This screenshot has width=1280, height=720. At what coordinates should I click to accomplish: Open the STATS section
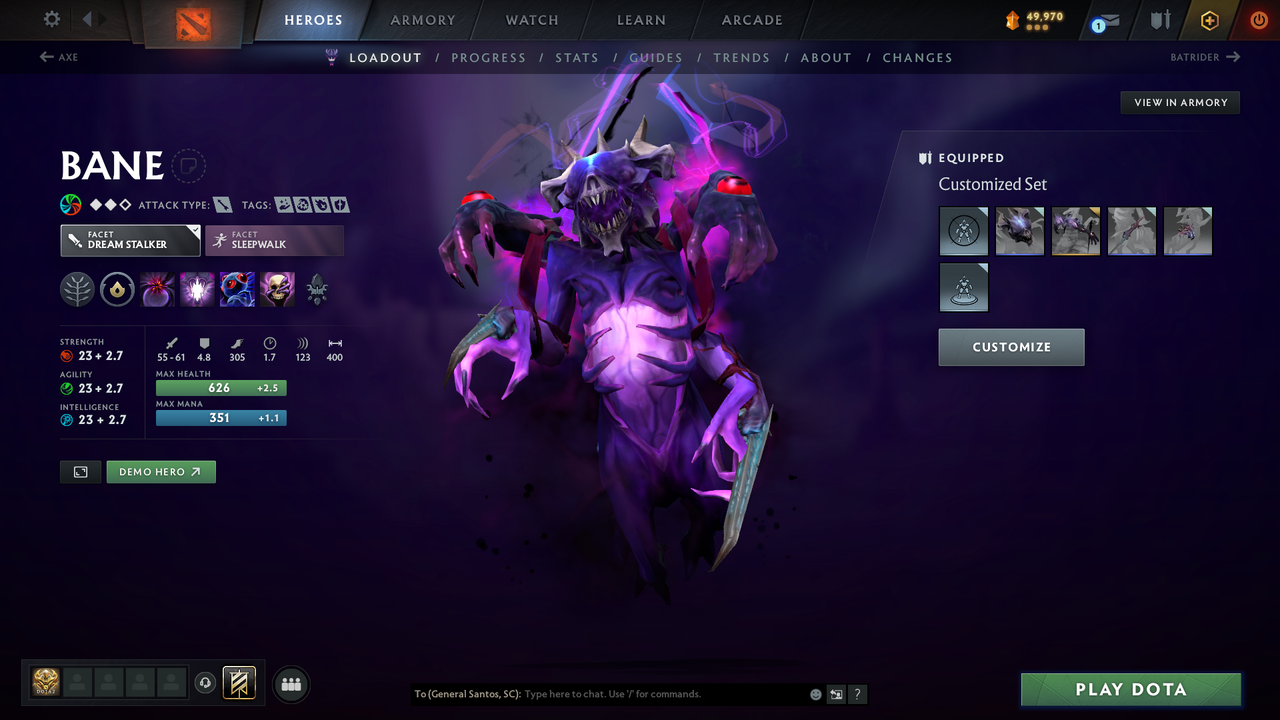coord(577,57)
